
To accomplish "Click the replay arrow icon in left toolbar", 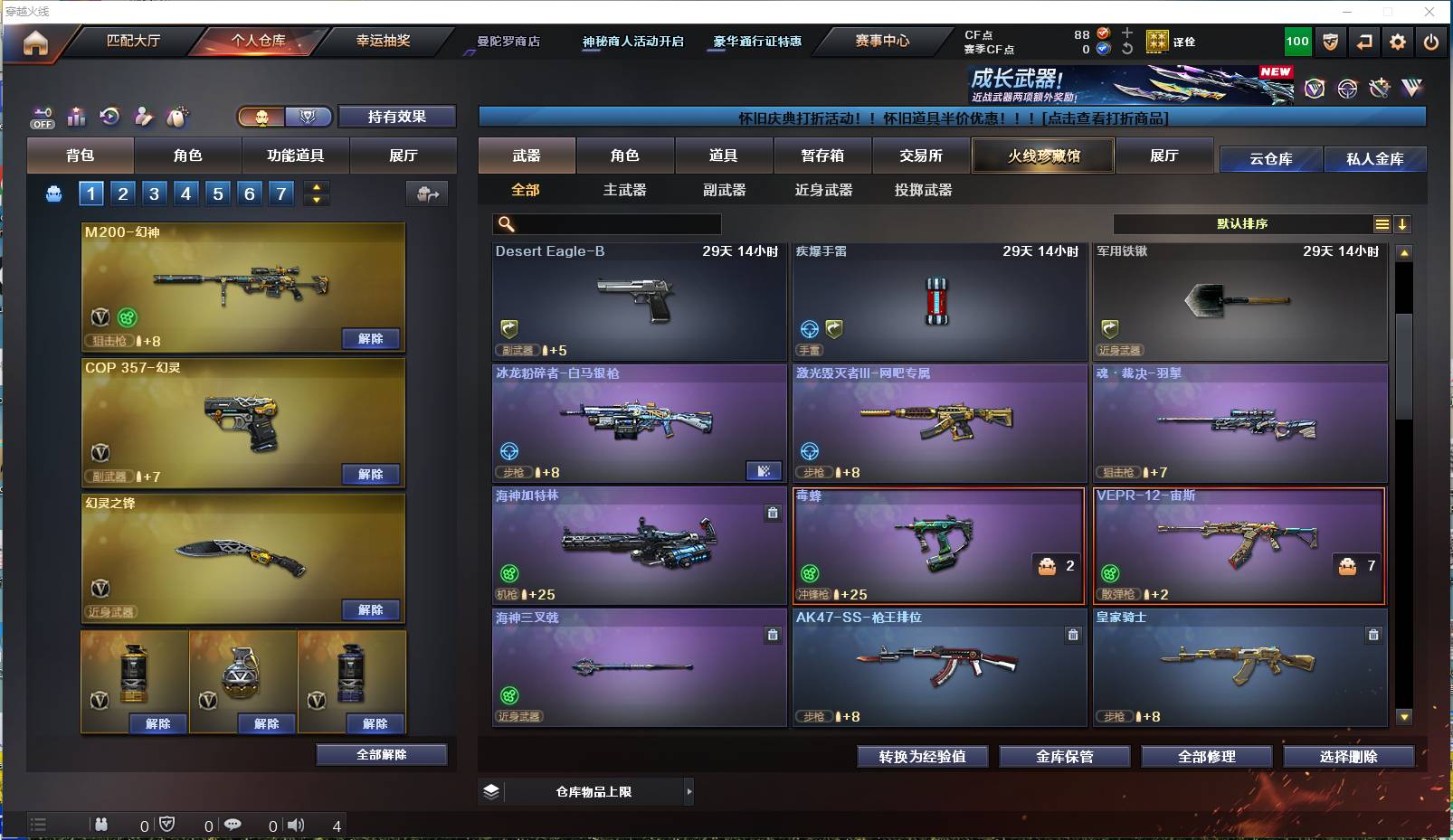I will pyautogui.click(x=109, y=117).
